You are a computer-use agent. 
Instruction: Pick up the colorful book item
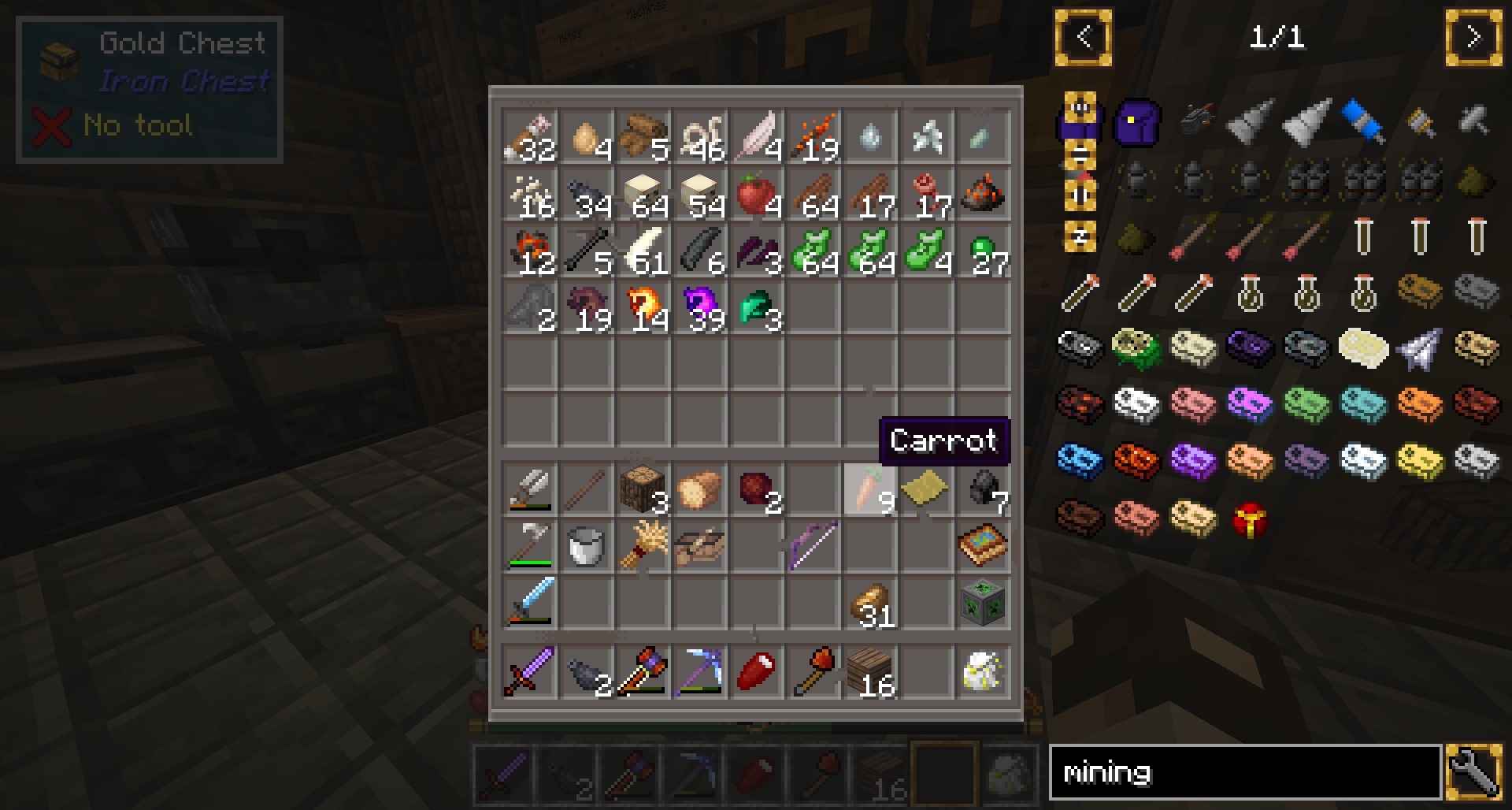point(984,545)
